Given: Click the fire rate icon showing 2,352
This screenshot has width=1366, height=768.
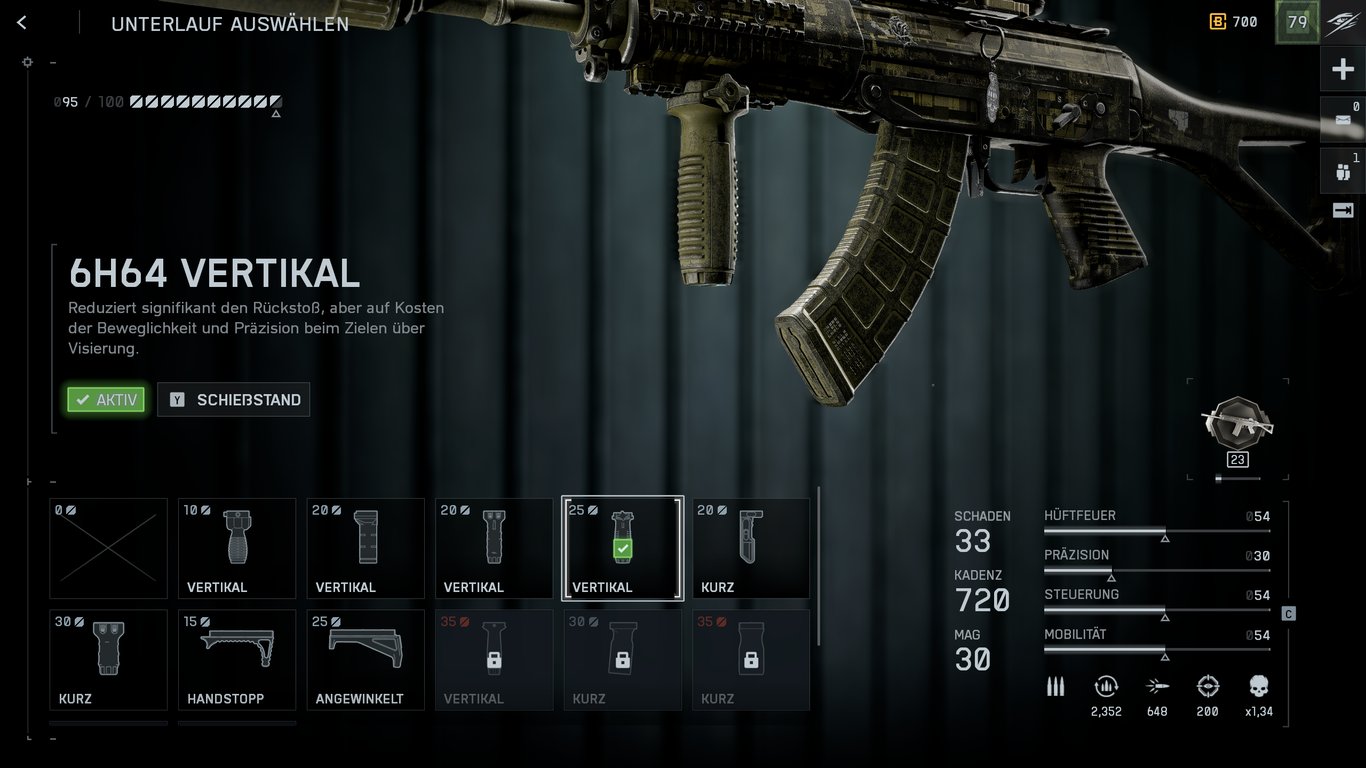Looking at the screenshot, I should click(x=1106, y=687).
